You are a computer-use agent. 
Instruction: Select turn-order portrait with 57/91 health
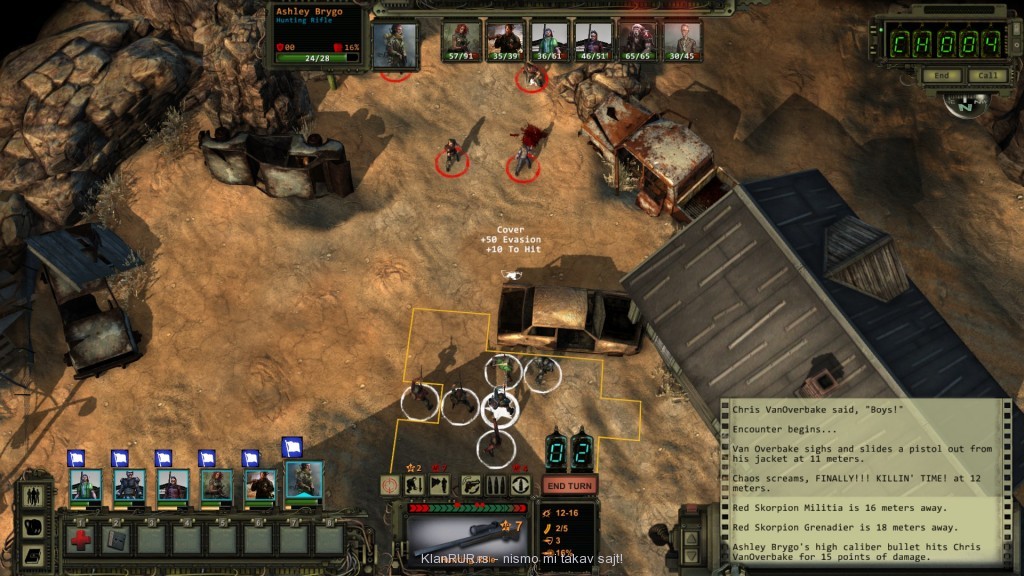463,42
